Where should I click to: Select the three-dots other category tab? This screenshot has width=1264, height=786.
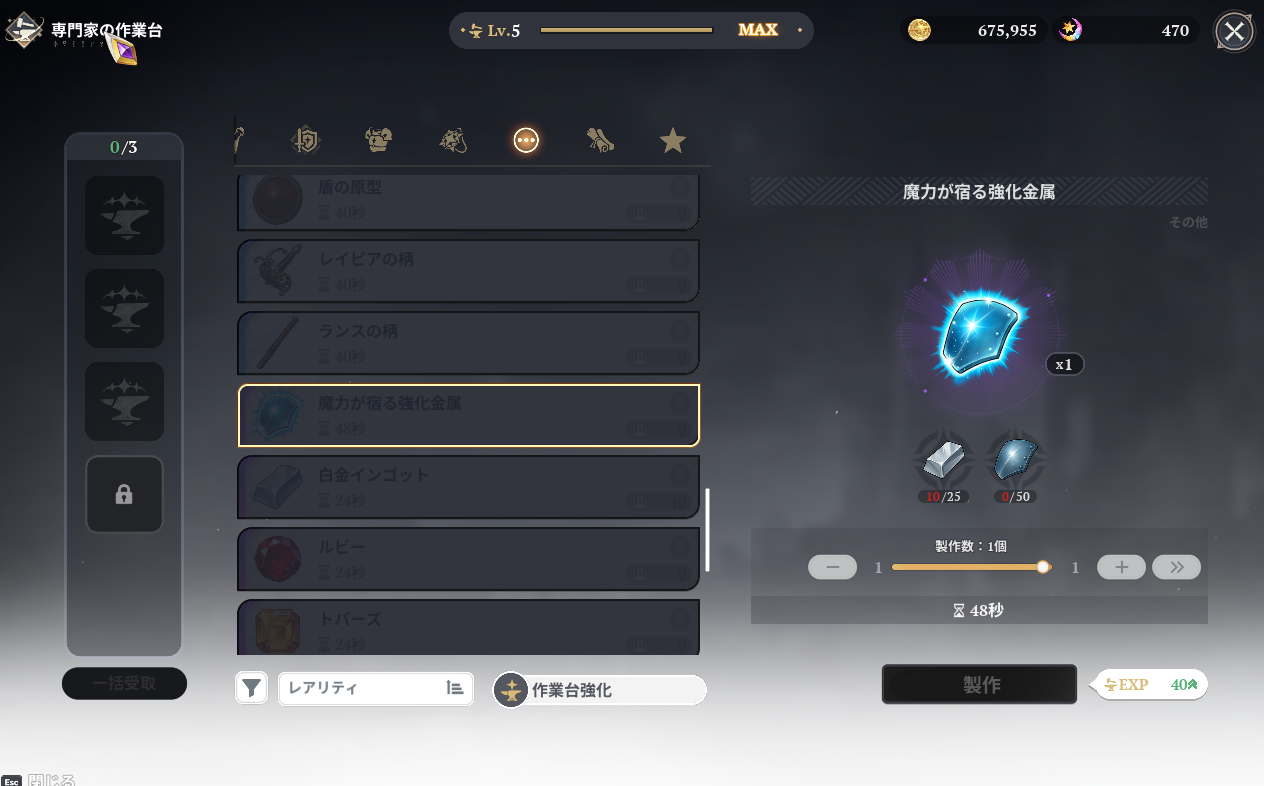(x=526, y=141)
